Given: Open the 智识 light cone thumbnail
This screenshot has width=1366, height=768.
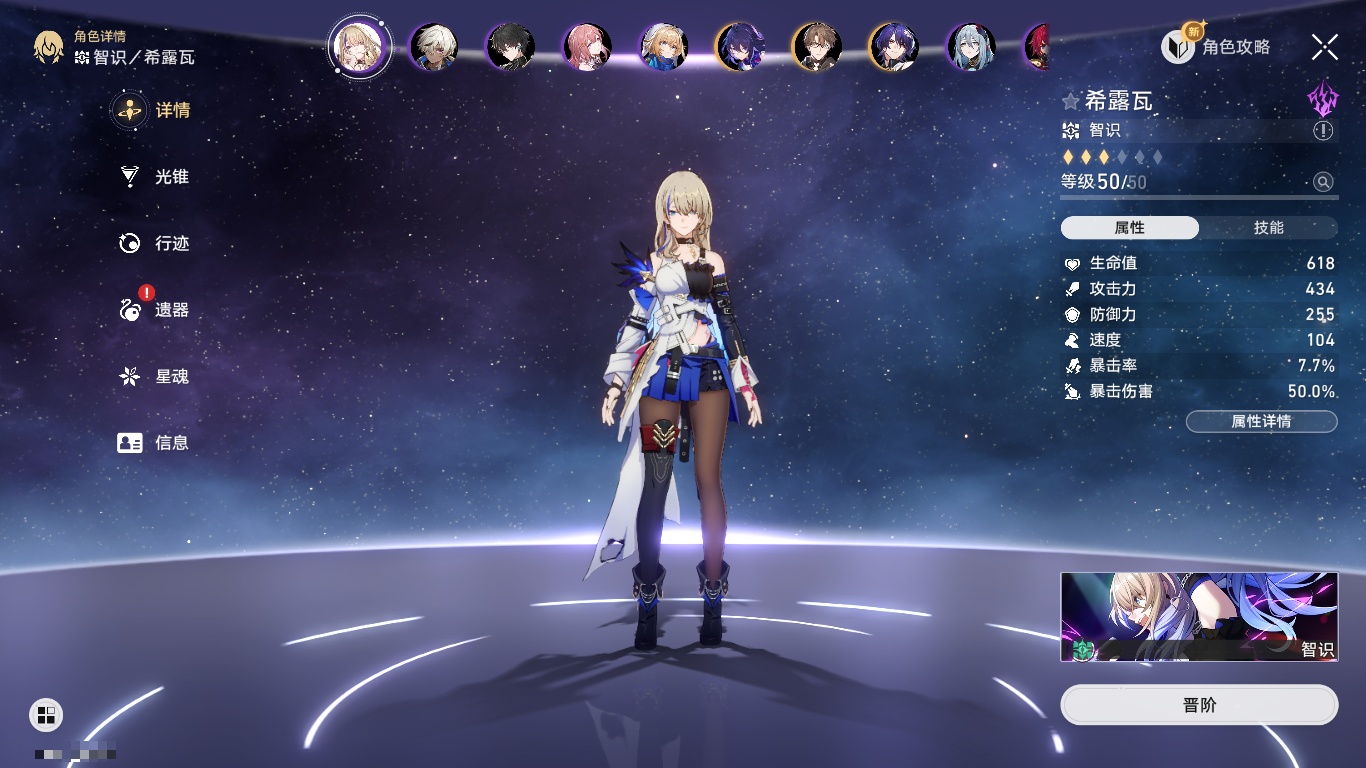Looking at the screenshot, I should pos(1199,617).
